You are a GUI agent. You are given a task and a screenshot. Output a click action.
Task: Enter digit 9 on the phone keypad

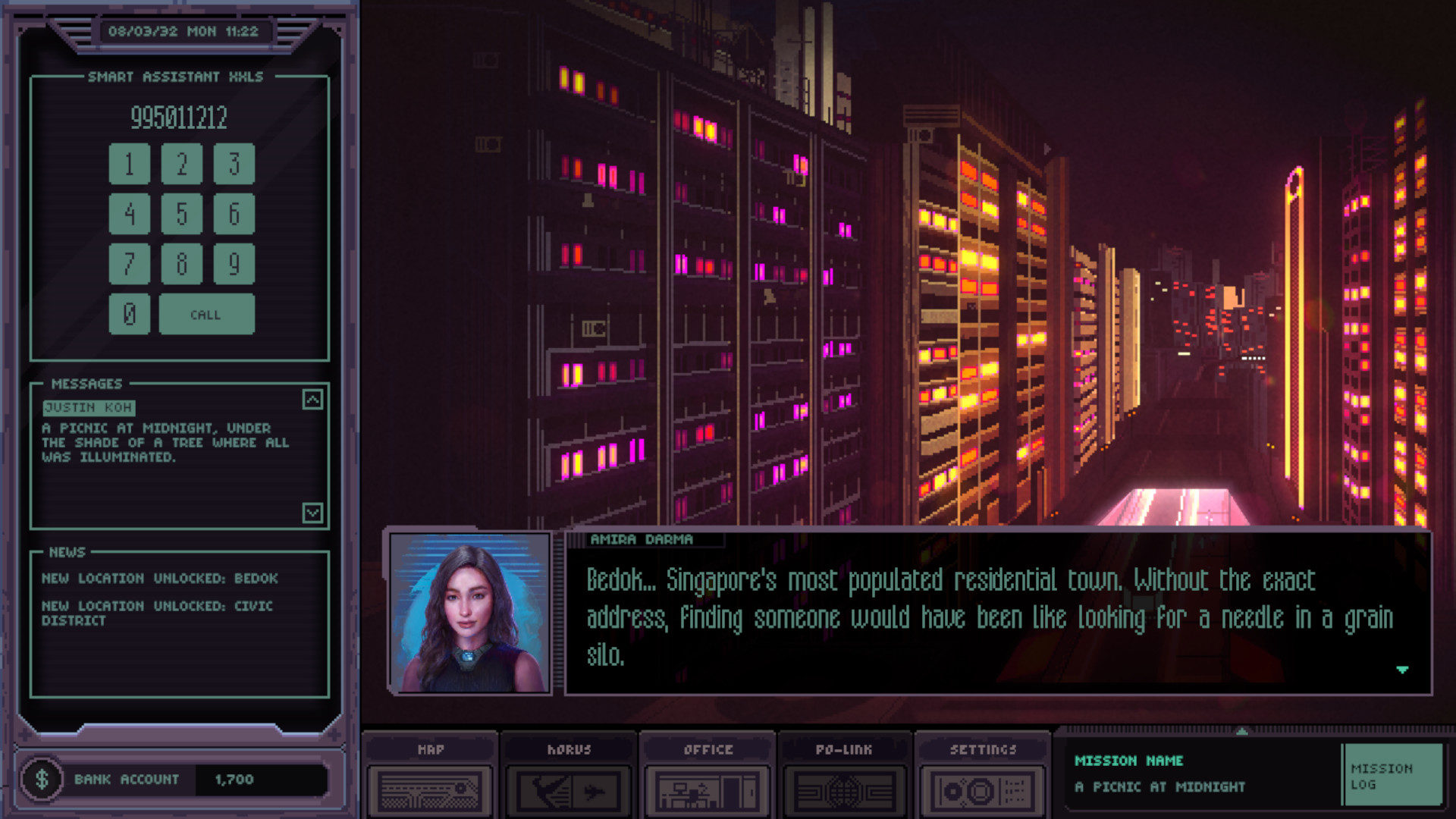pos(234,264)
